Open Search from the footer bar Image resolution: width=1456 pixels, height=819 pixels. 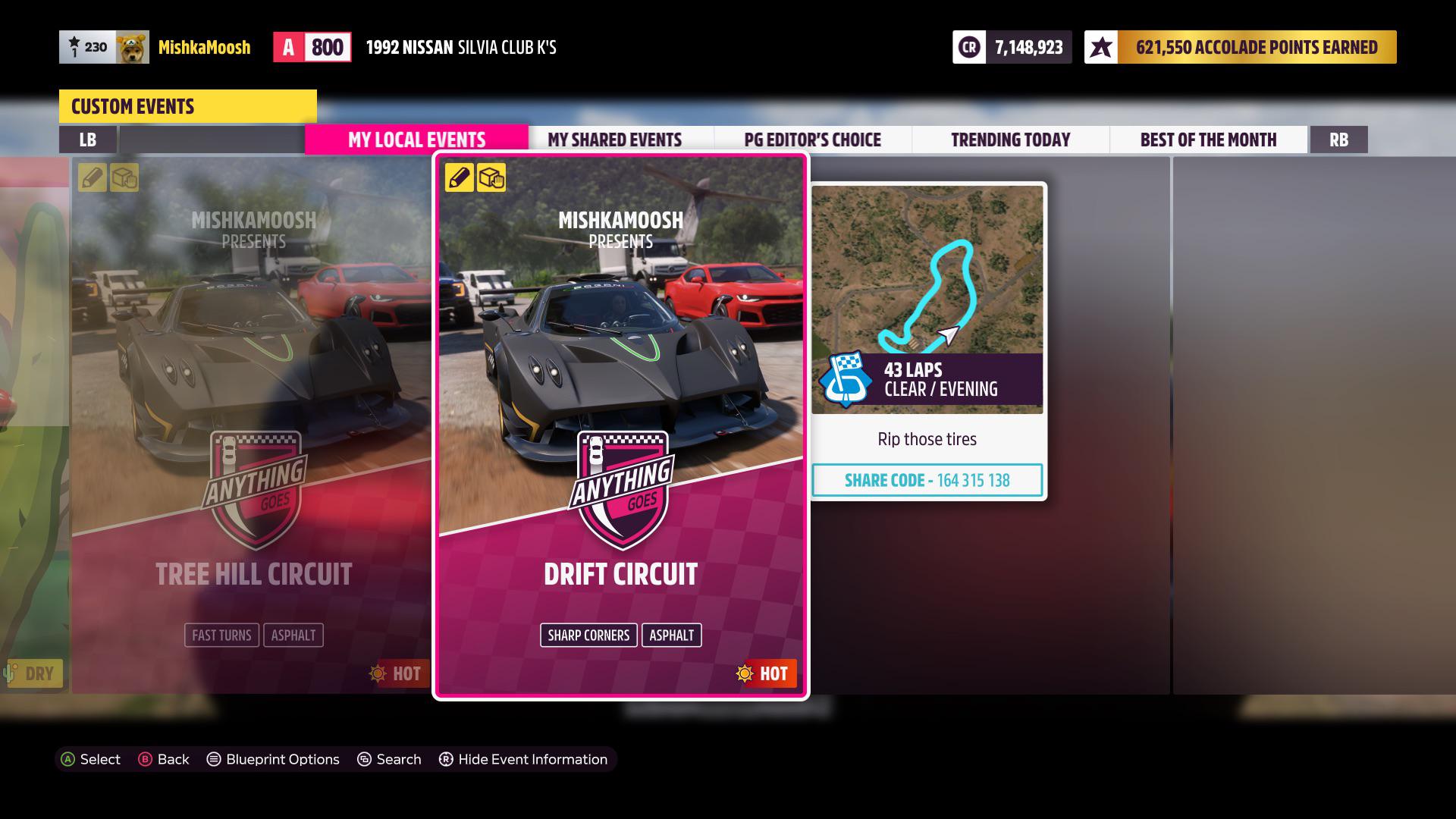[x=389, y=759]
